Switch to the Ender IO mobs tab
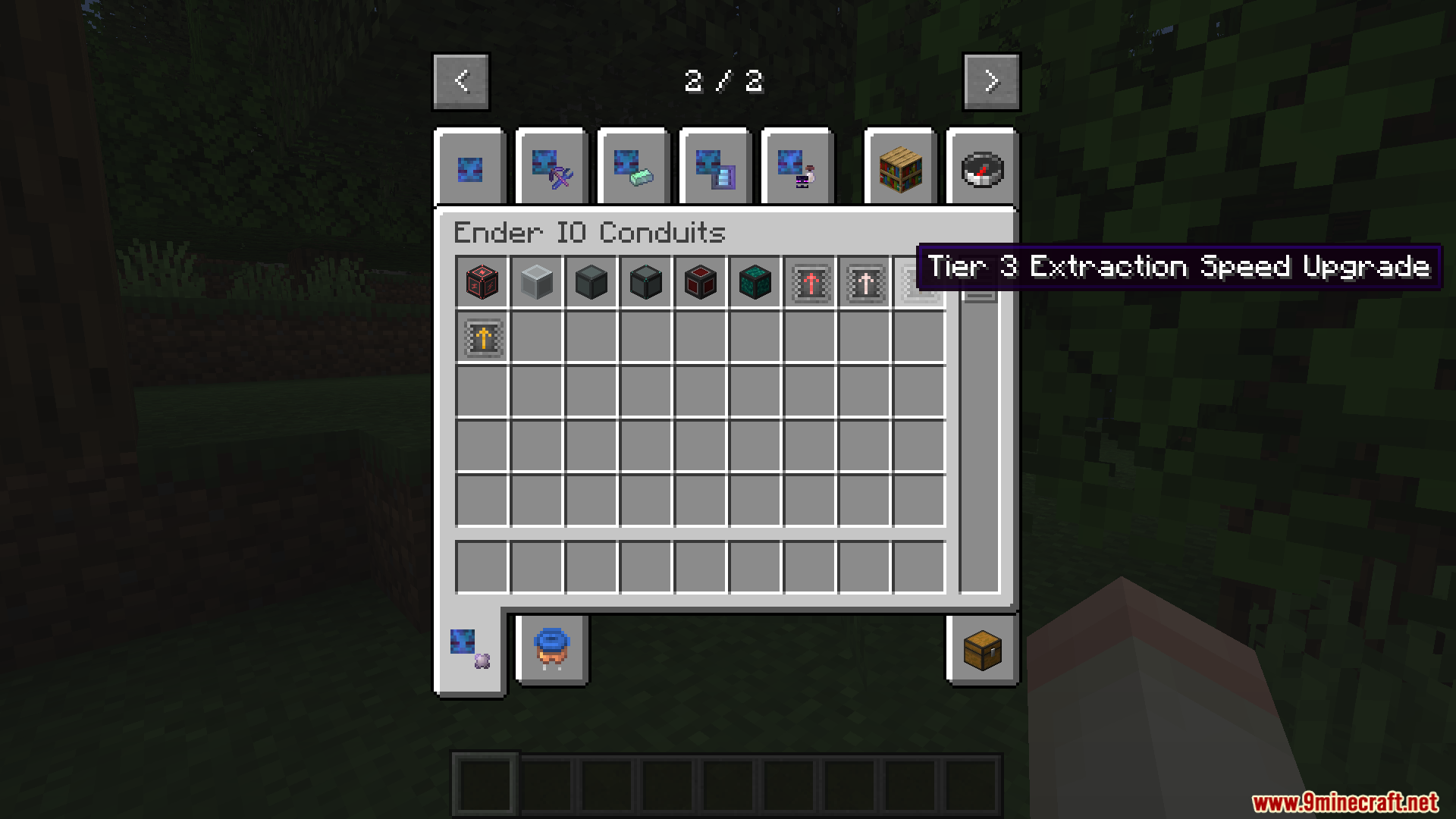The image size is (1456, 819). [x=797, y=168]
